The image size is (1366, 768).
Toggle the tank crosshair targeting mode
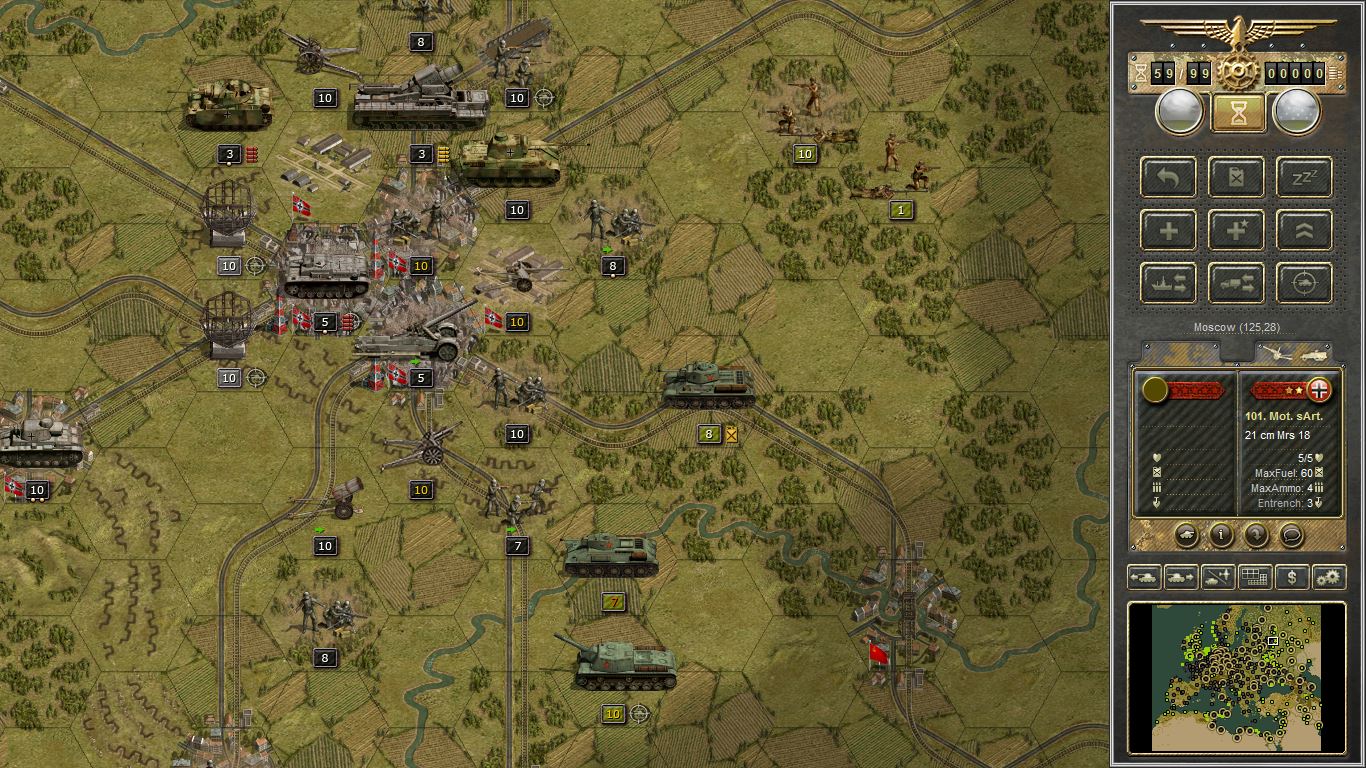pyautogui.click(x=1302, y=283)
